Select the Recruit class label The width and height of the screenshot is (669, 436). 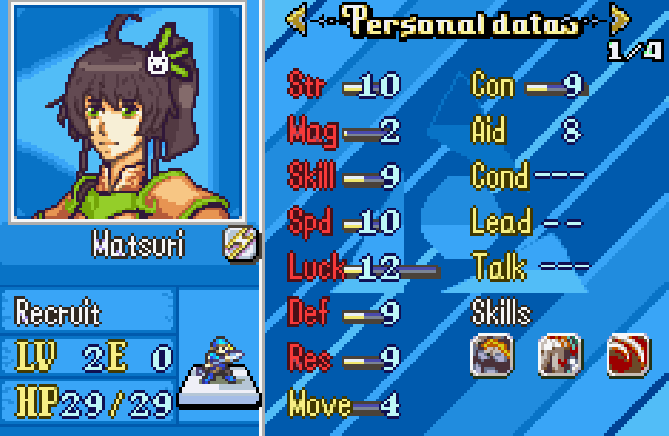click(57, 313)
